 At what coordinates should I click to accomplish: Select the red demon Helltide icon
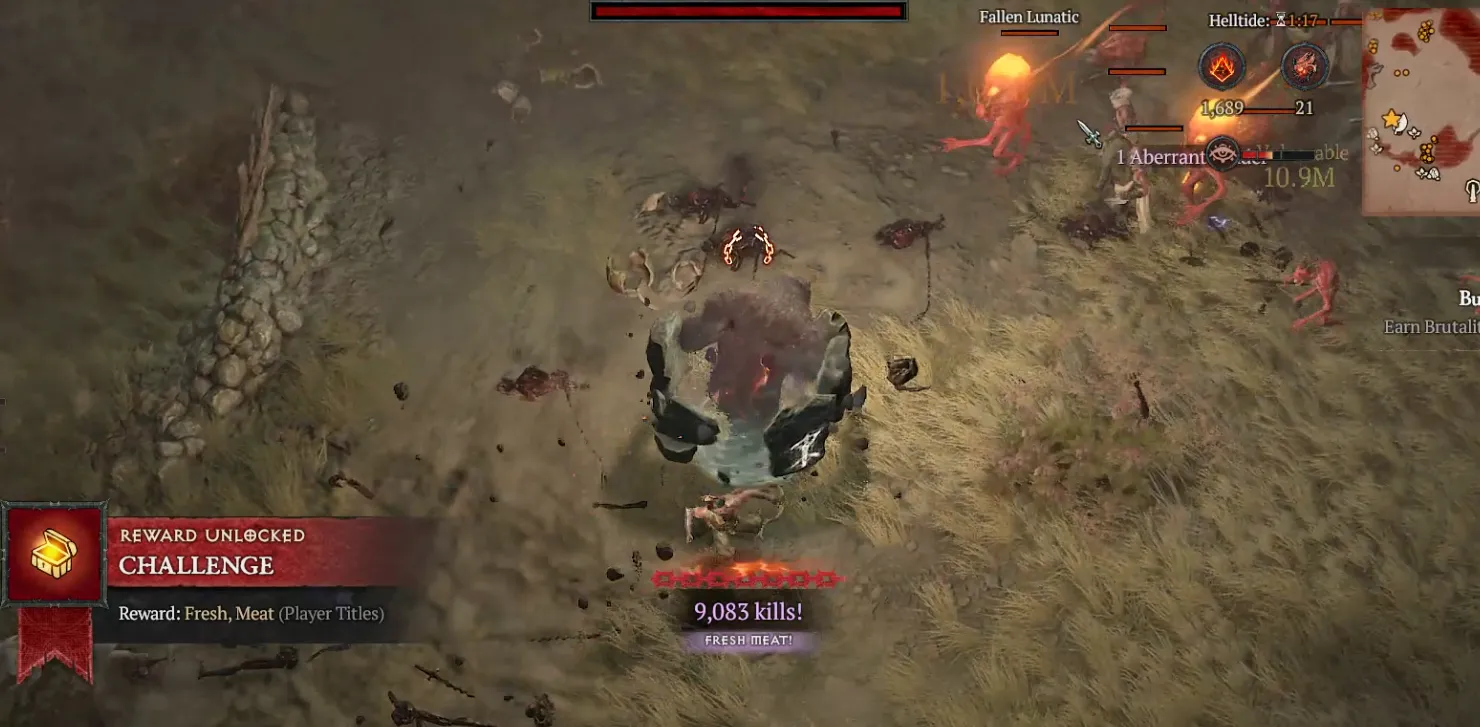(x=1304, y=67)
